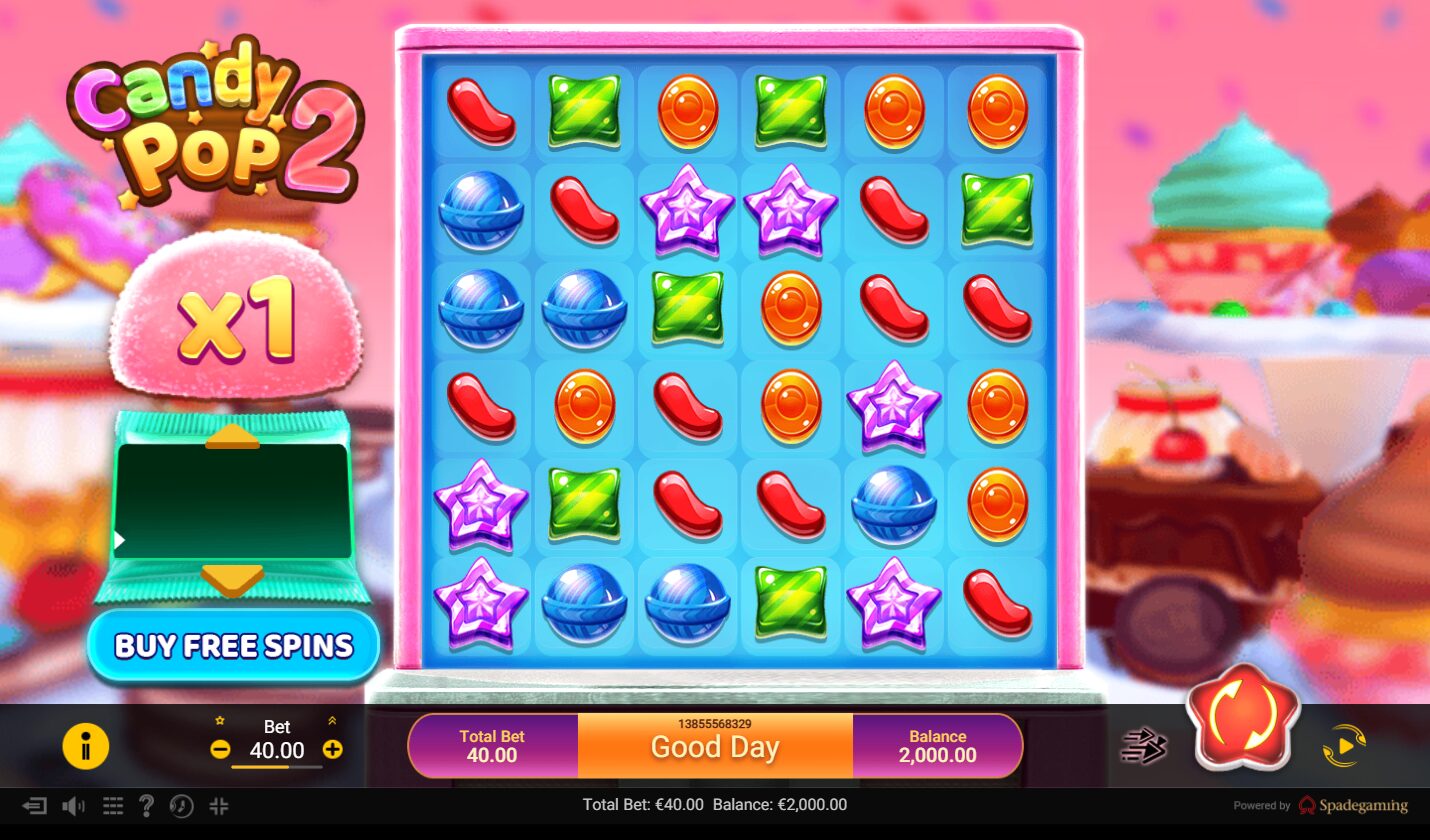Screen dimensions: 1430x840
Task: Exit the game via the door icon
Action: (x=37, y=805)
